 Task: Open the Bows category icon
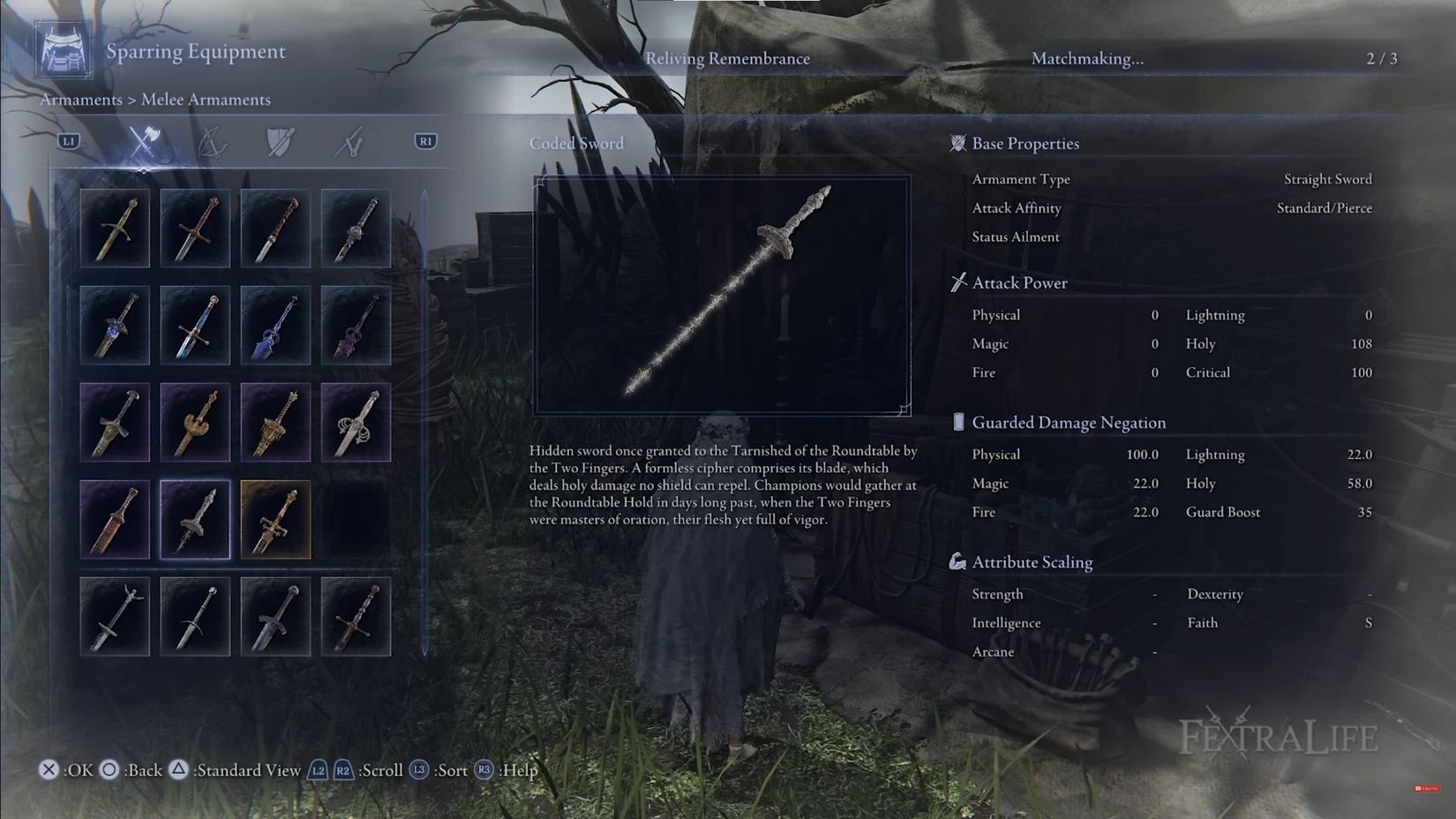[x=211, y=143]
